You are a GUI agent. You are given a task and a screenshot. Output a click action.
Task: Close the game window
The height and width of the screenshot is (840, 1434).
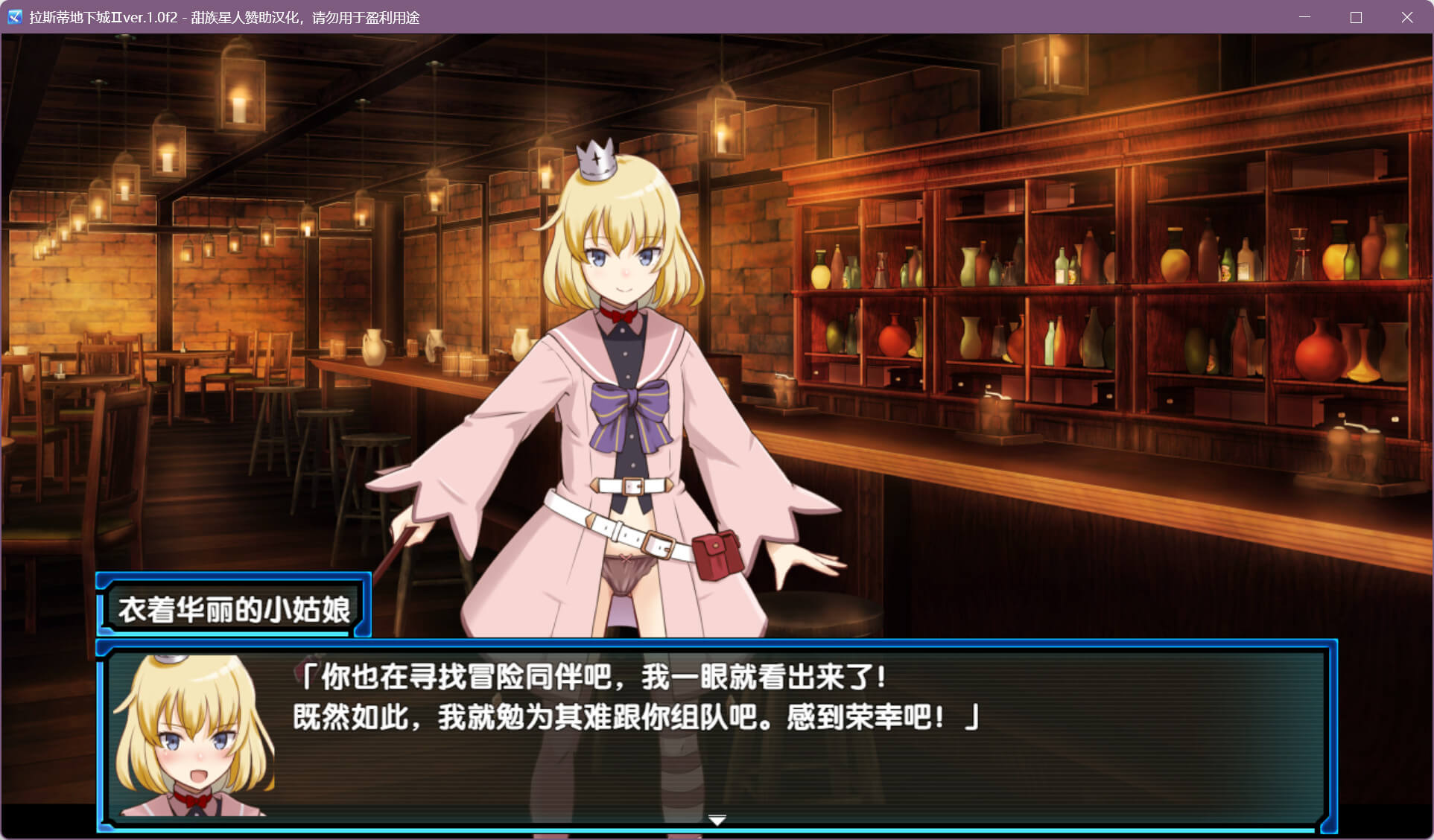(1406, 17)
